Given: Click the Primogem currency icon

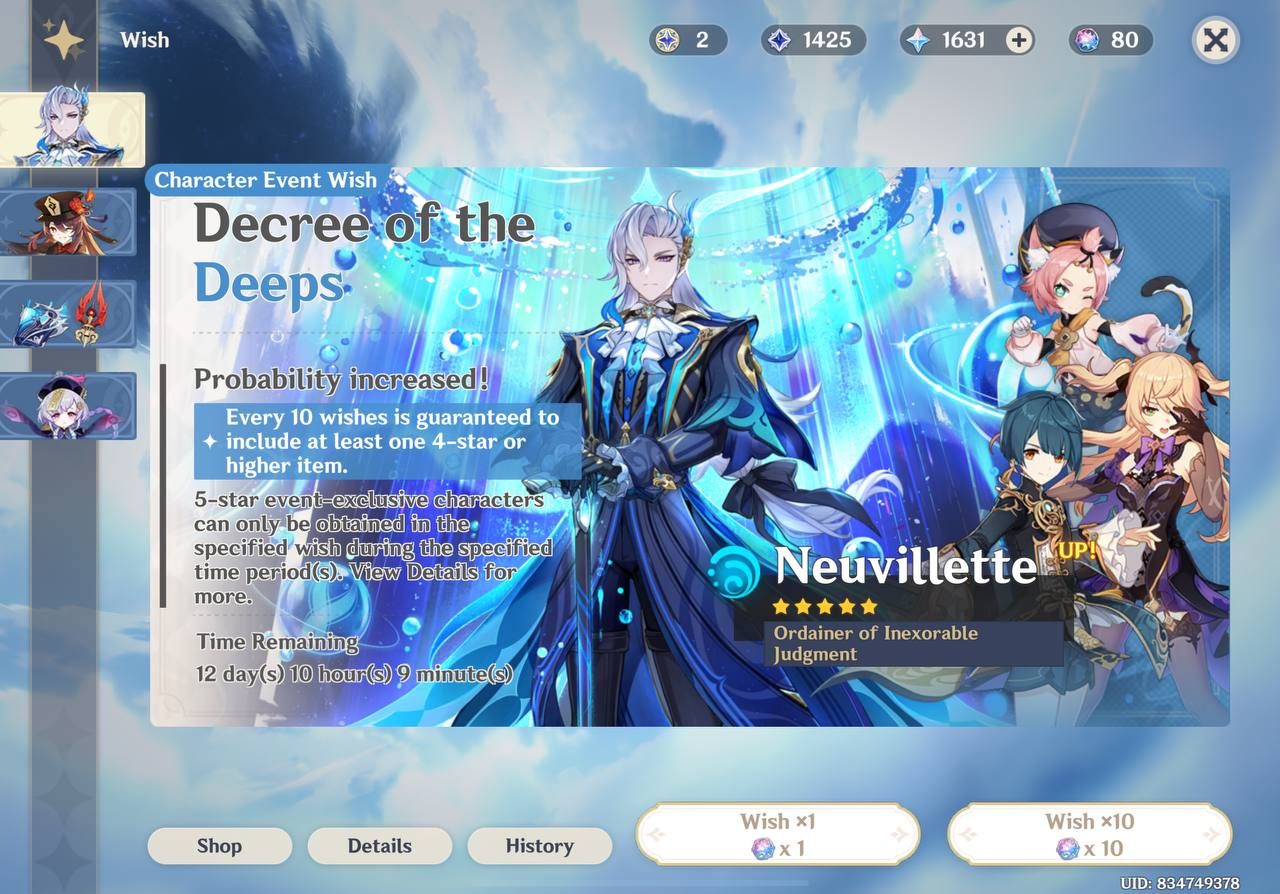Looking at the screenshot, I should coord(917,40).
